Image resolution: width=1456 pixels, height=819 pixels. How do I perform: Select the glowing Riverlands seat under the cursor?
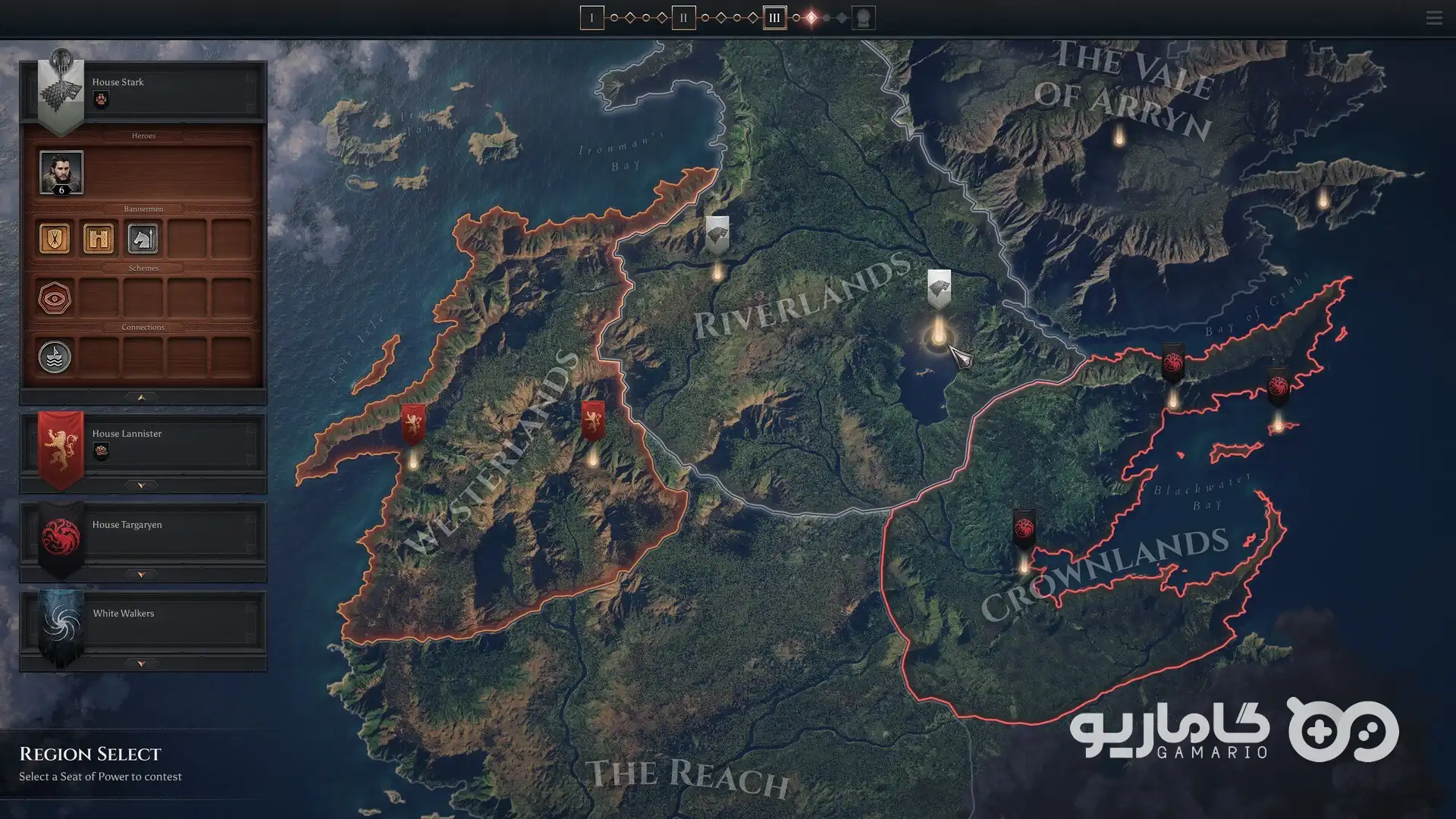(939, 334)
